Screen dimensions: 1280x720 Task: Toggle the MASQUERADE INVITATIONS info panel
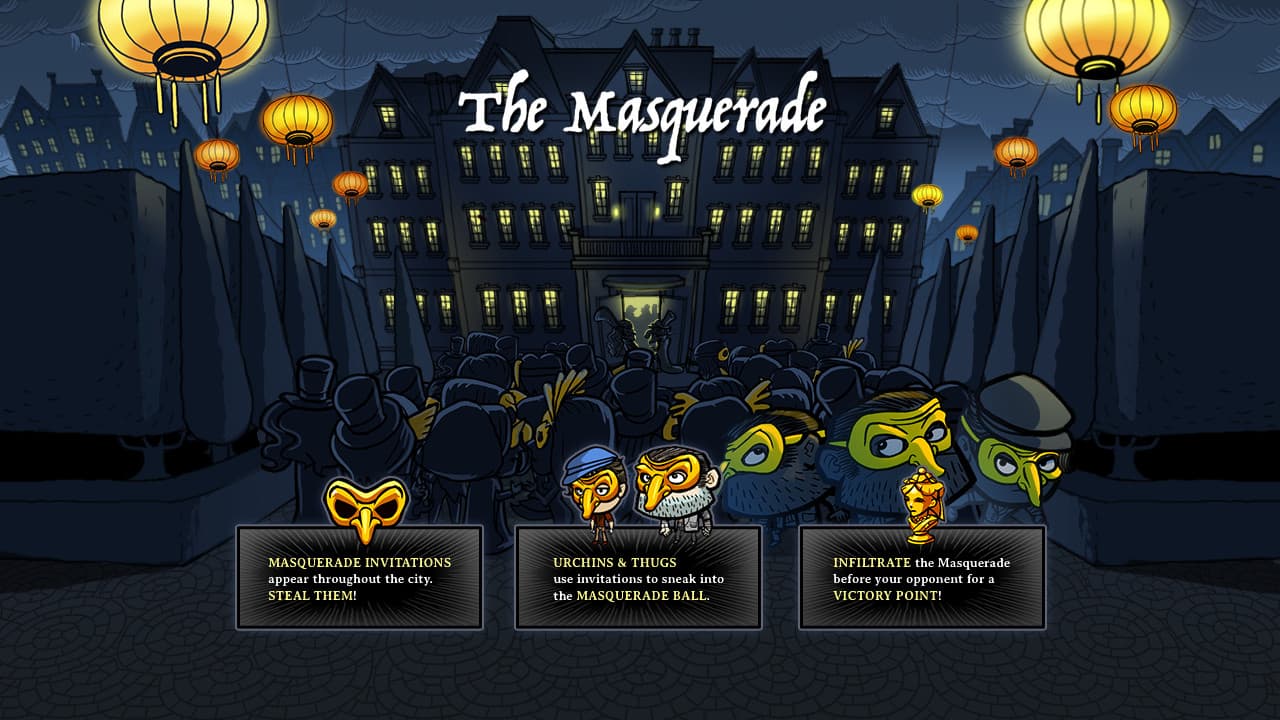click(360, 580)
